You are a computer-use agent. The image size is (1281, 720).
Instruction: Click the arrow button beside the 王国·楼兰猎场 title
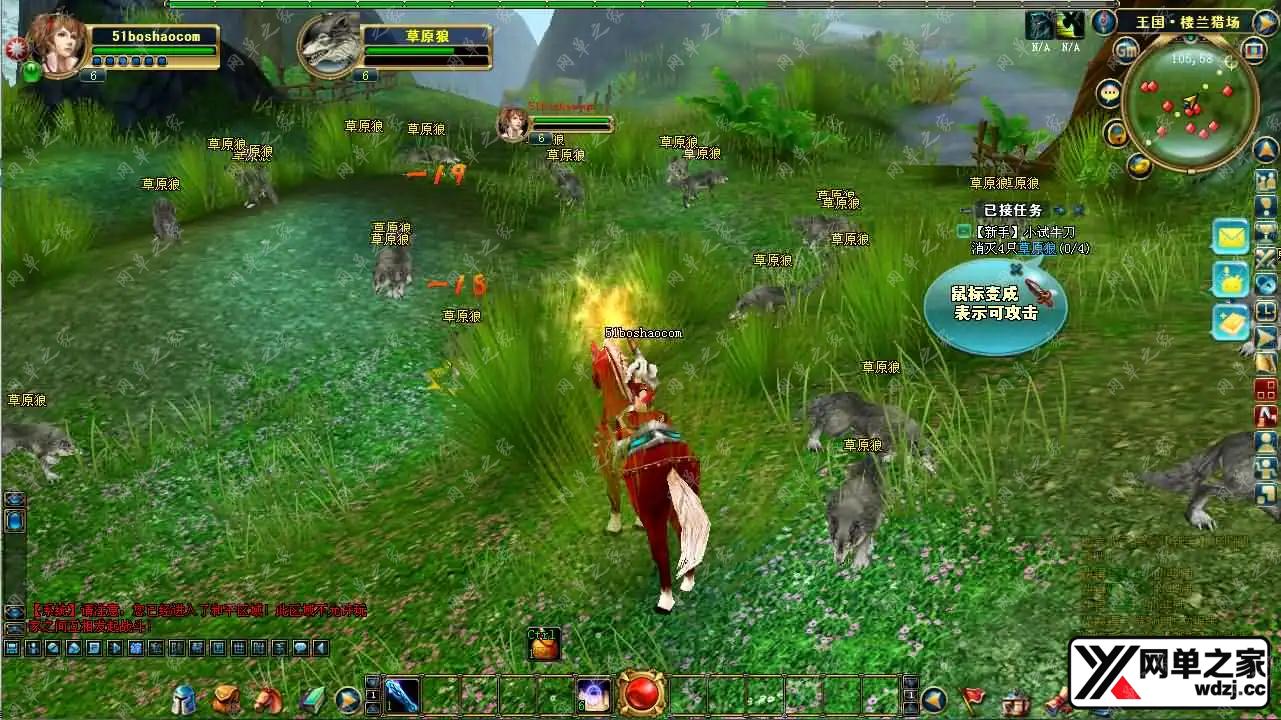click(x=1265, y=21)
